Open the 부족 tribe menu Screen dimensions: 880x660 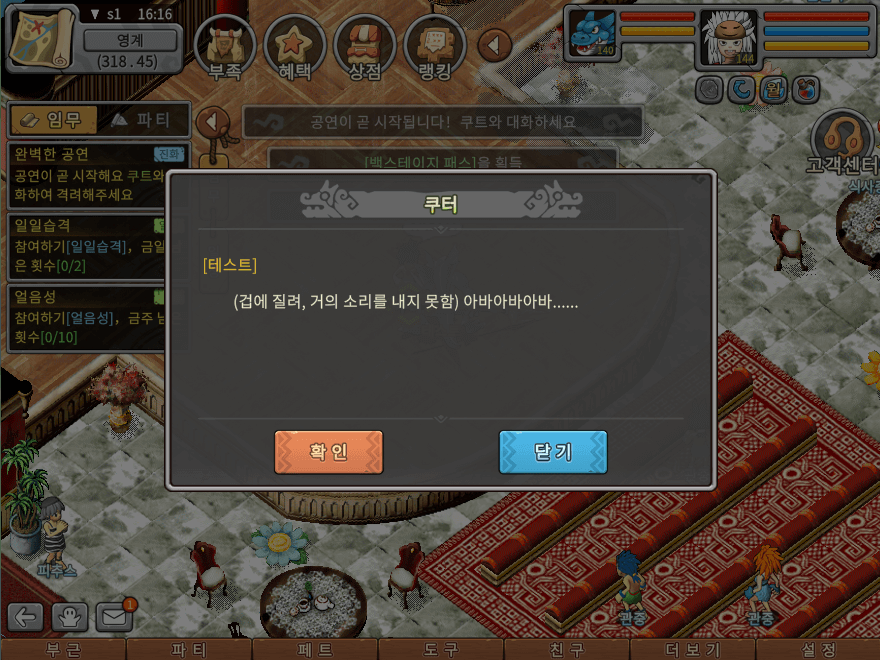pyautogui.click(x=224, y=46)
